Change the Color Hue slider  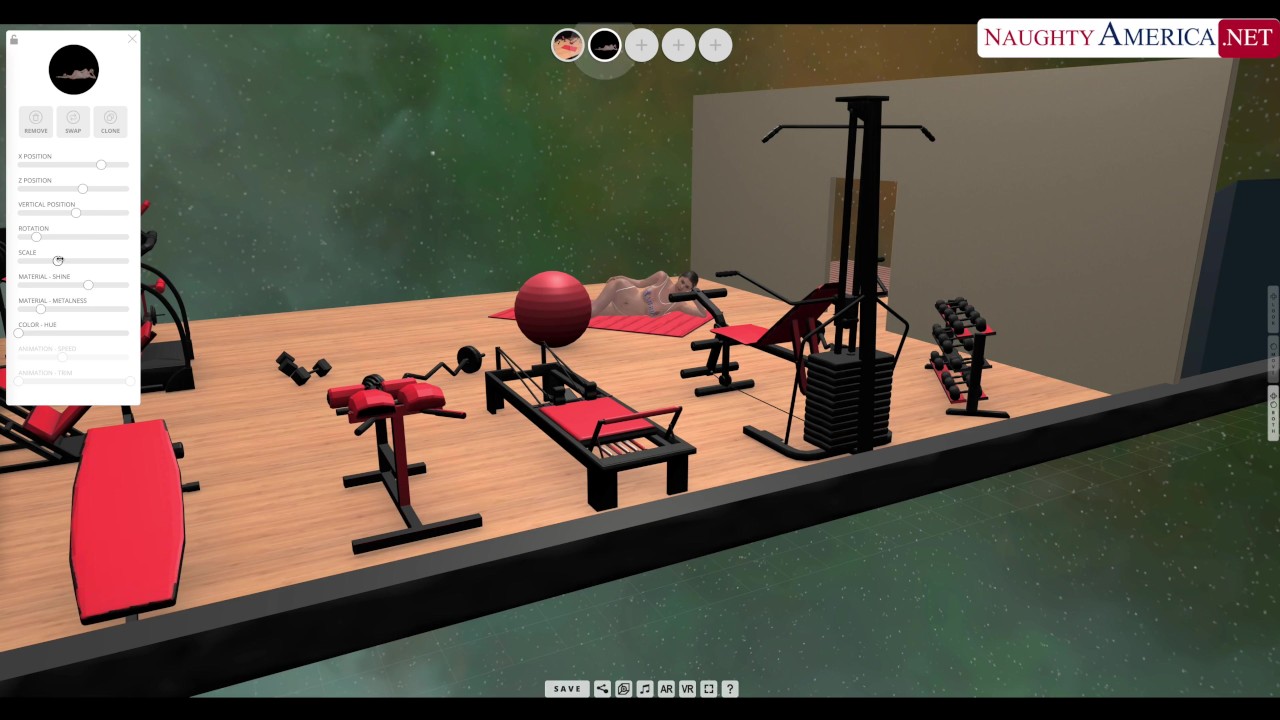(x=19, y=333)
